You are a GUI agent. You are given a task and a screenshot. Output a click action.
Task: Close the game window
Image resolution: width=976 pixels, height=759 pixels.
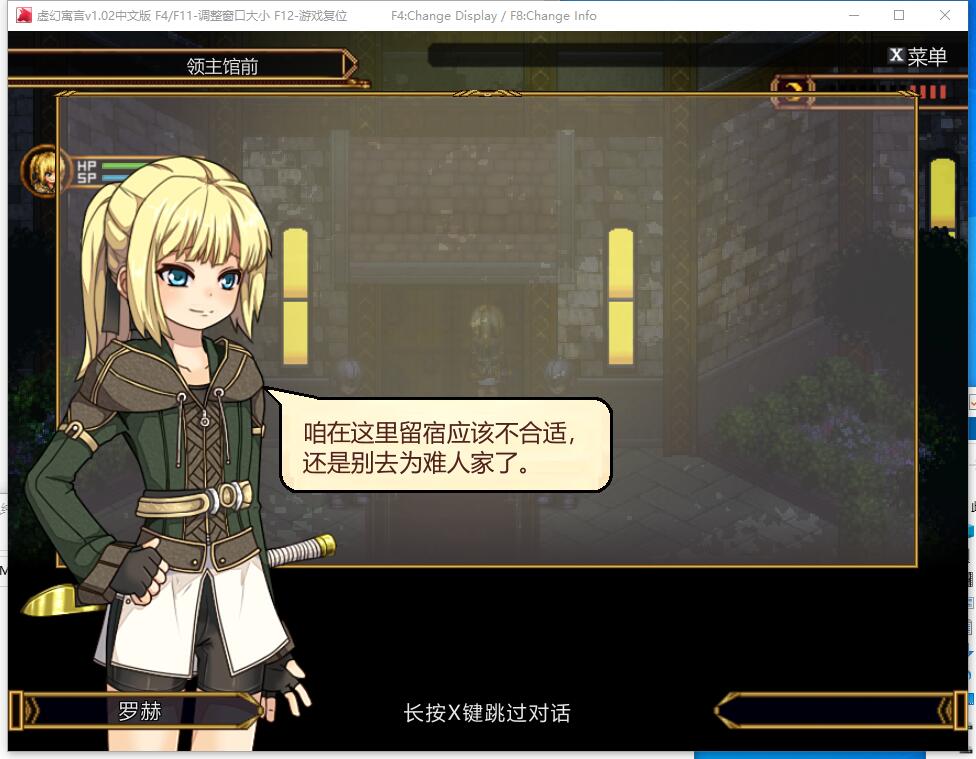pos(945,15)
